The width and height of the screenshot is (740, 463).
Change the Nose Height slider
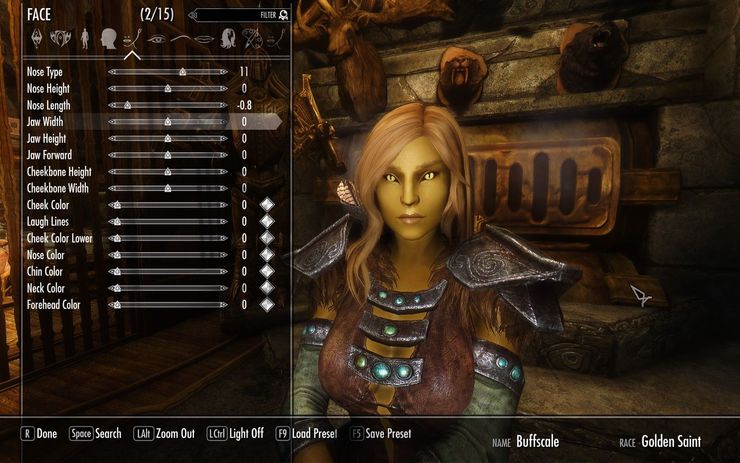(168, 88)
